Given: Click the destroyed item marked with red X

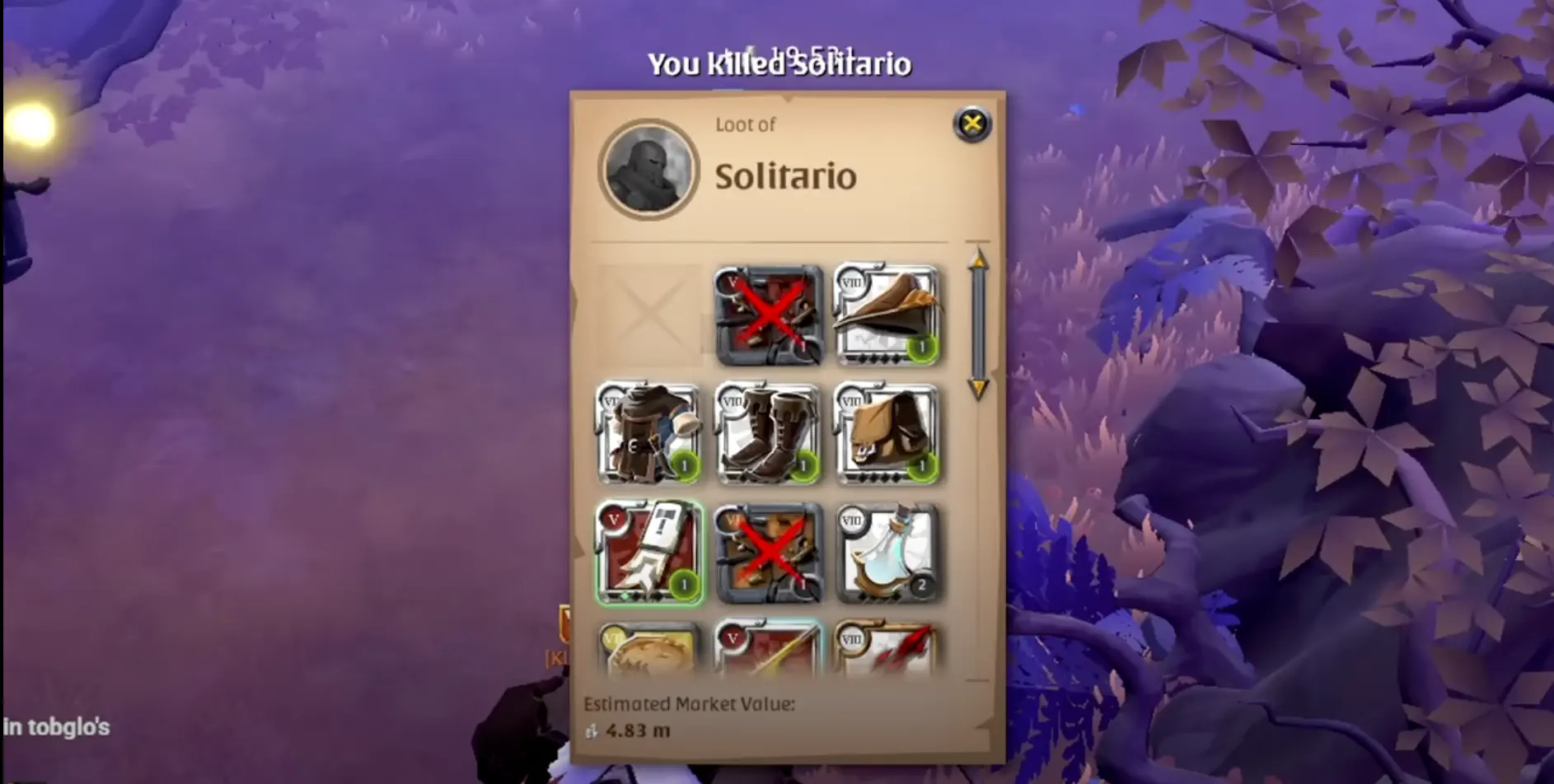Looking at the screenshot, I should (x=770, y=315).
